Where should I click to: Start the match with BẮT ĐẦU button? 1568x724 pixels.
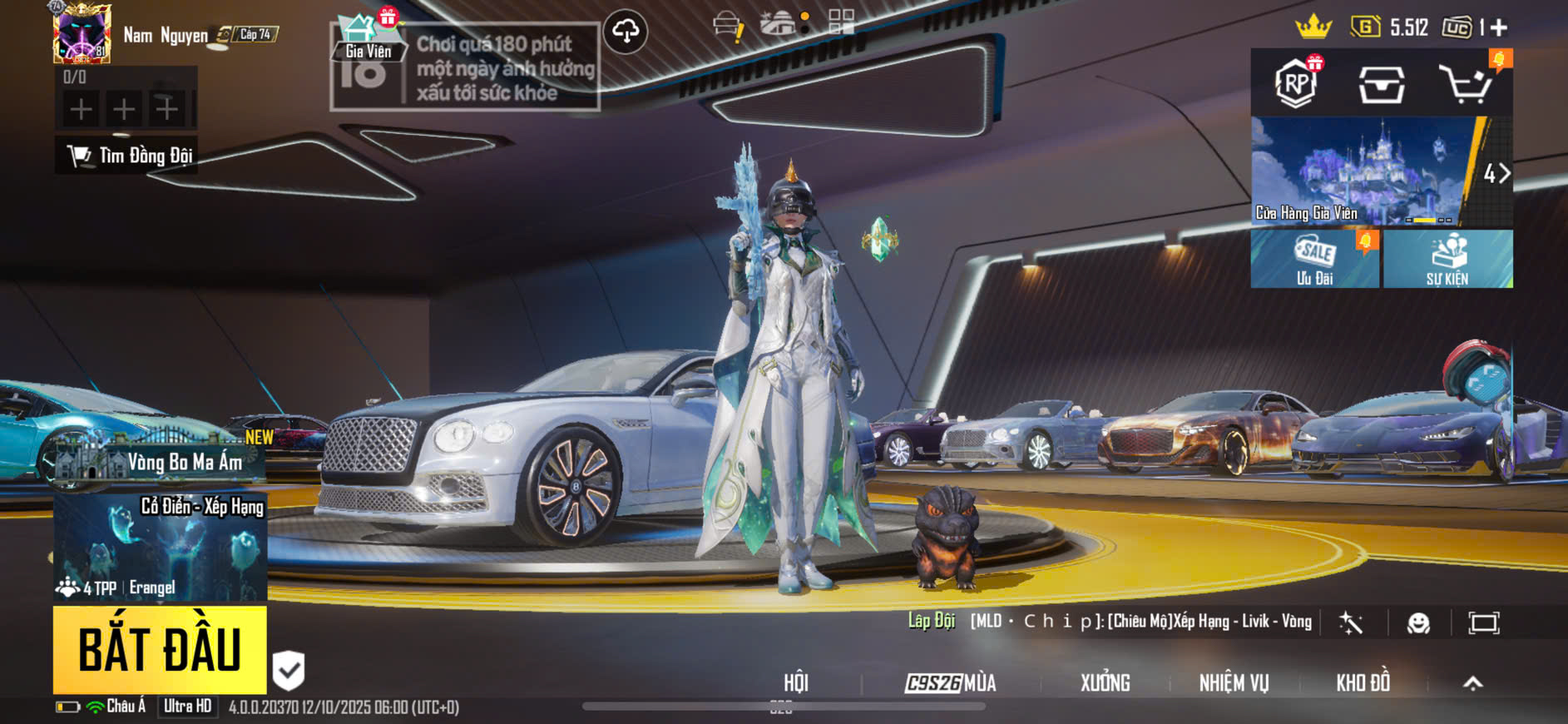click(x=160, y=649)
